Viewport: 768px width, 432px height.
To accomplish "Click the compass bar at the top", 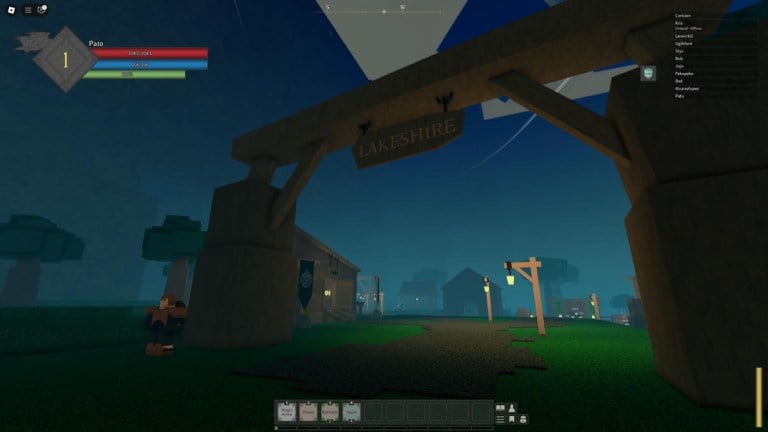I will 384,9.
